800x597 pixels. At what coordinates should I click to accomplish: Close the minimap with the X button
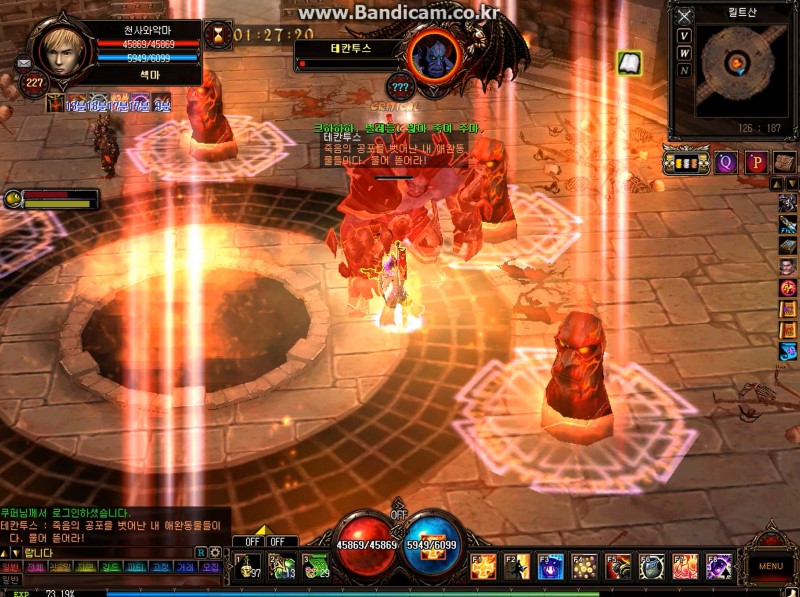click(684, 16)
